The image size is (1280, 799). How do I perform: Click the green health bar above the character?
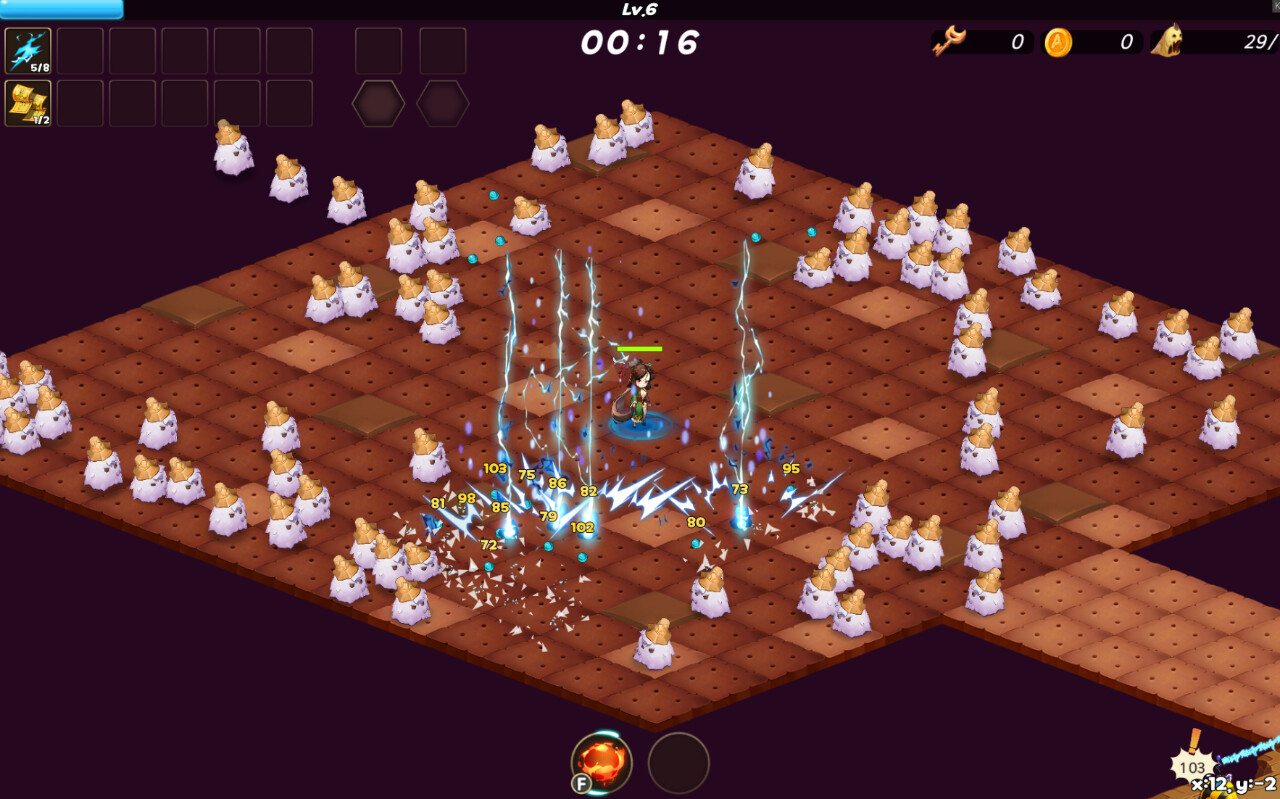click(639, 348)
